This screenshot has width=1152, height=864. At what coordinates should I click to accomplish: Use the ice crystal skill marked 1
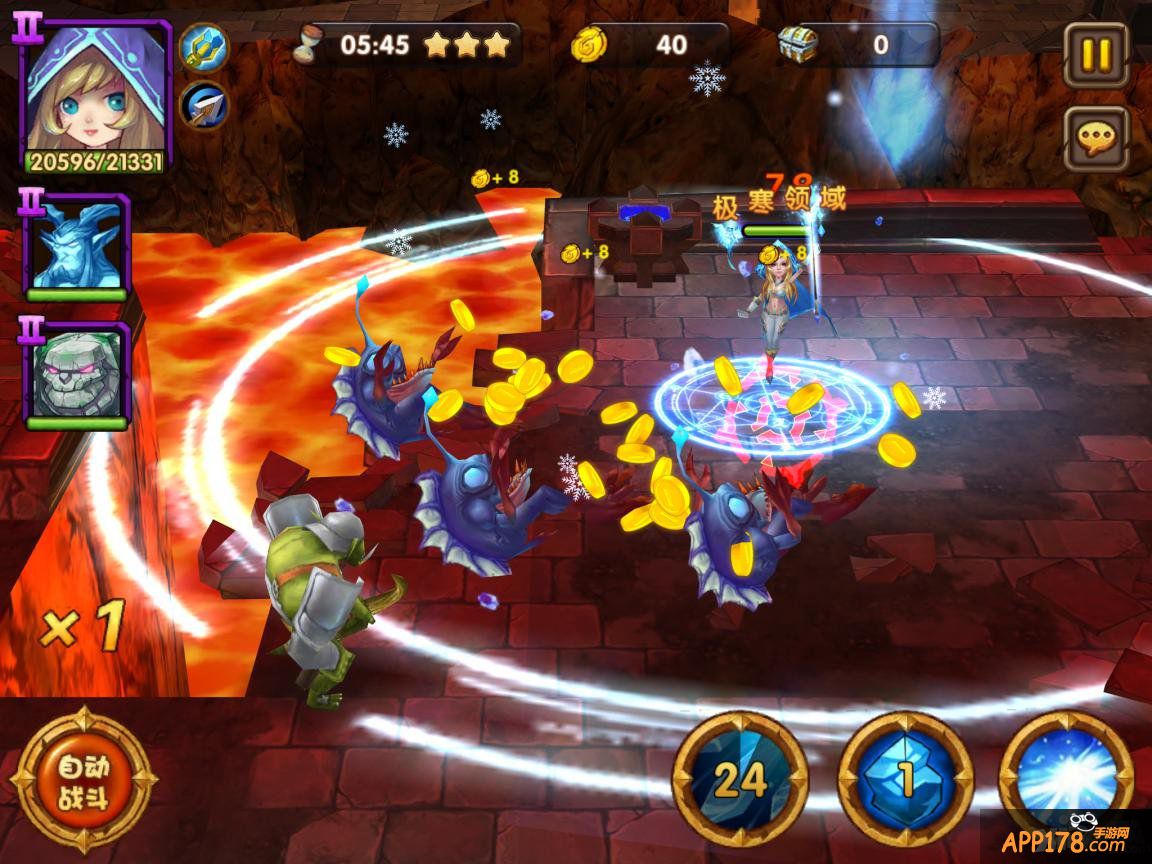905,778
